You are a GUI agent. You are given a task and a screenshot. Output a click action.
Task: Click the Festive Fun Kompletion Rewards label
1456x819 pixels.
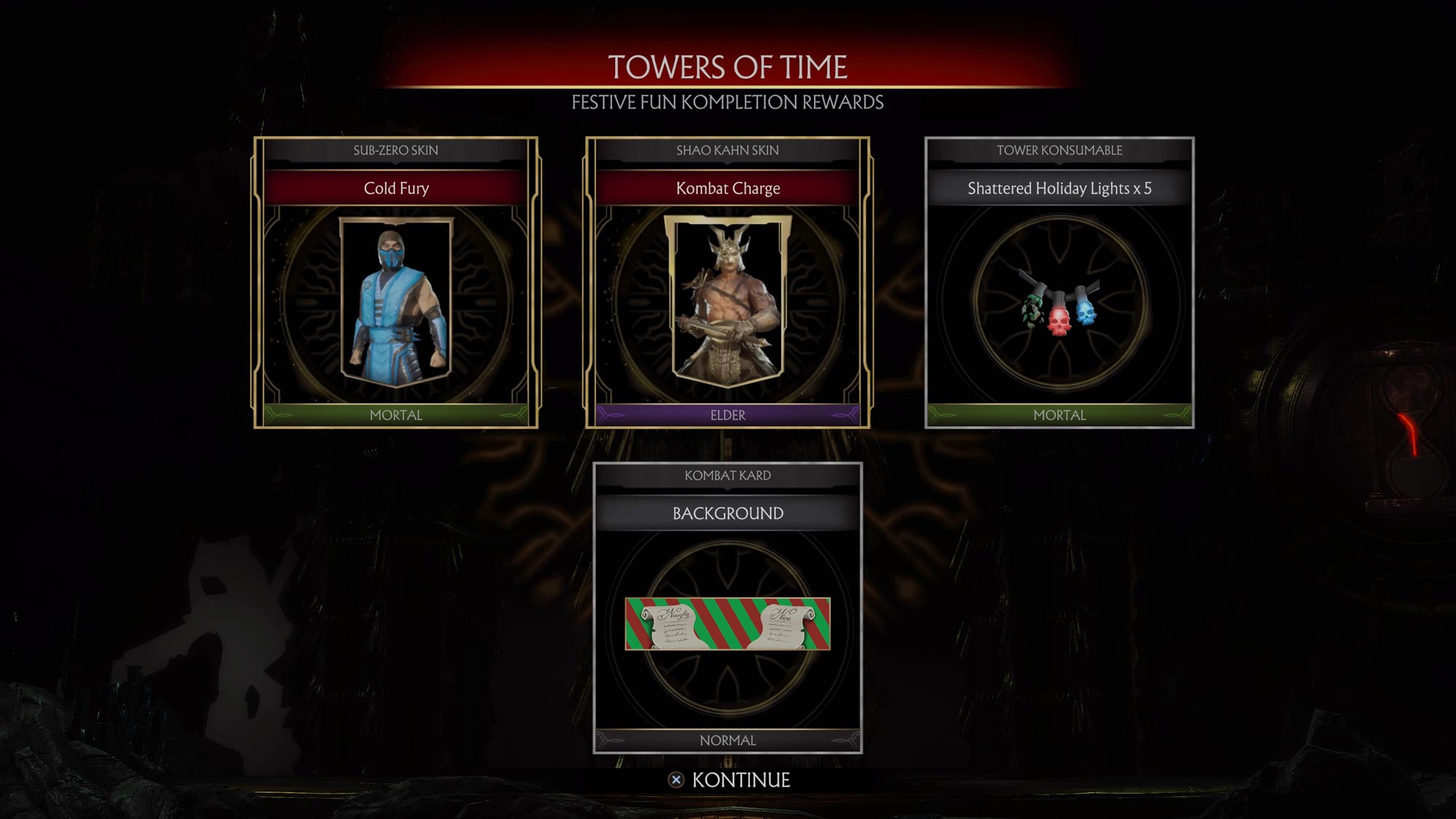pos(728,104)
